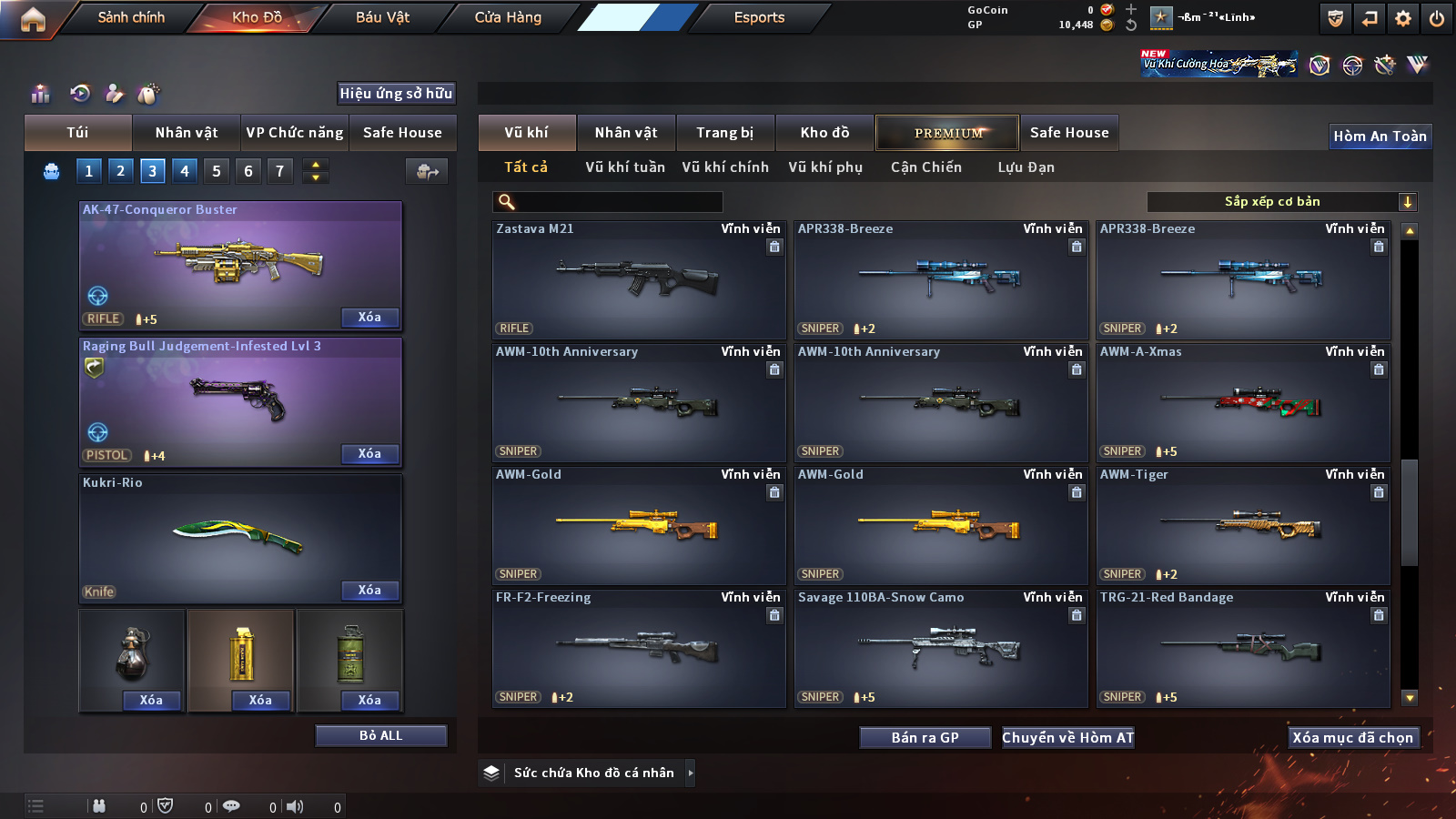Screen dimensions: 1456x819
Task: Switch to Trang bị tab
Action: [x=724, y=133]
